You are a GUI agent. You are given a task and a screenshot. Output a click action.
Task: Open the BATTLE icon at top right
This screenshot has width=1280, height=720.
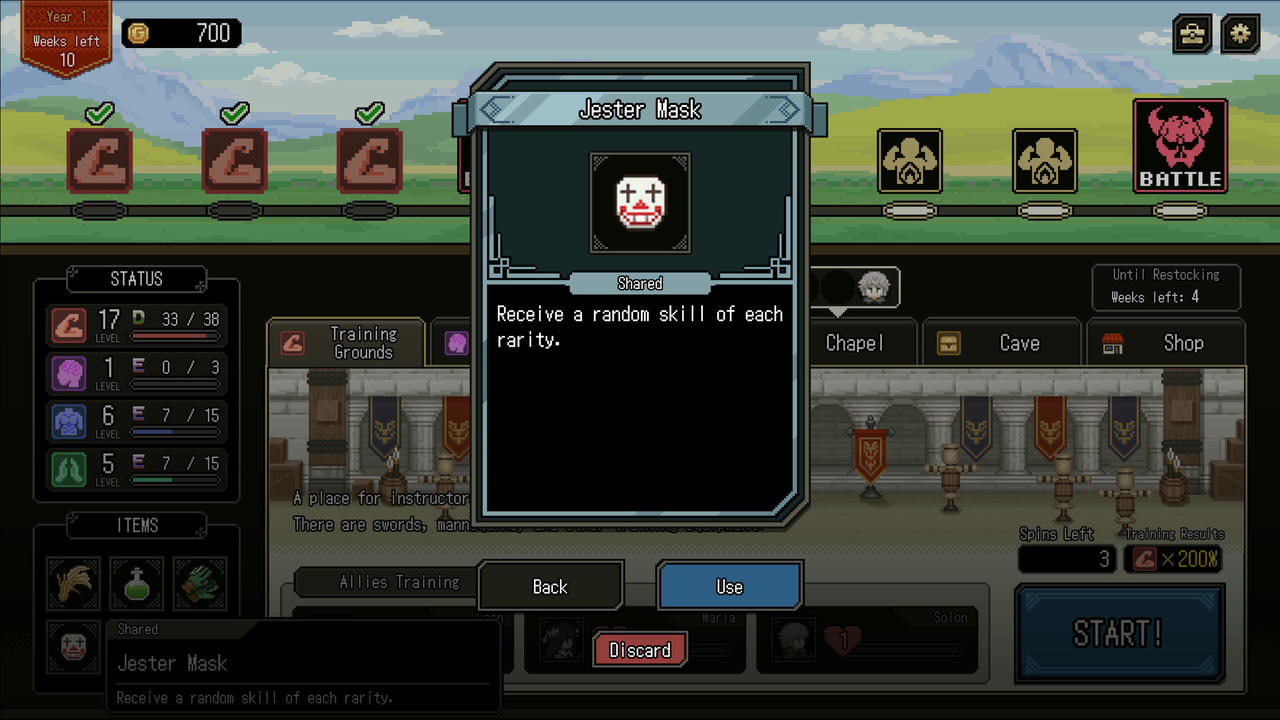pyautogui.click(x=1181, y=146)
